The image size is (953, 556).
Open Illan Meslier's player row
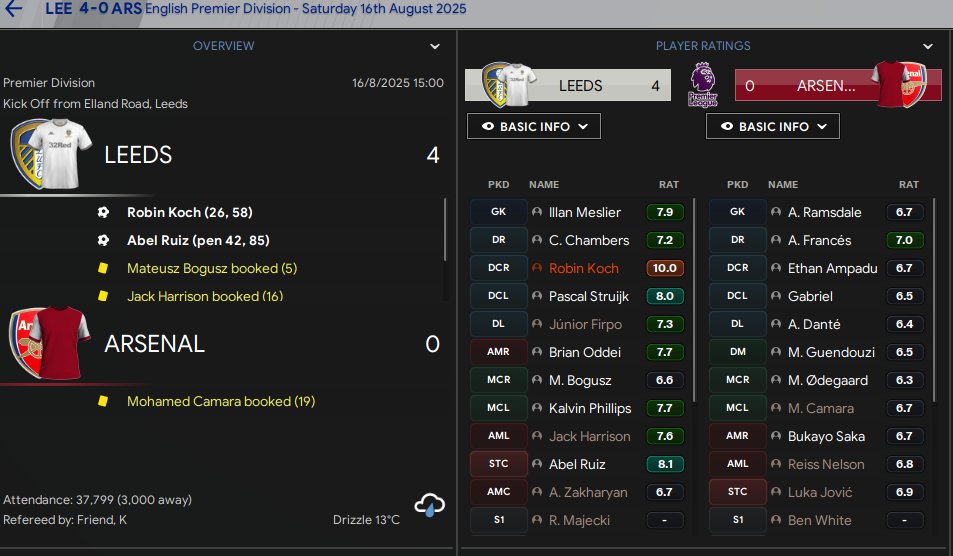click(585, 212)
